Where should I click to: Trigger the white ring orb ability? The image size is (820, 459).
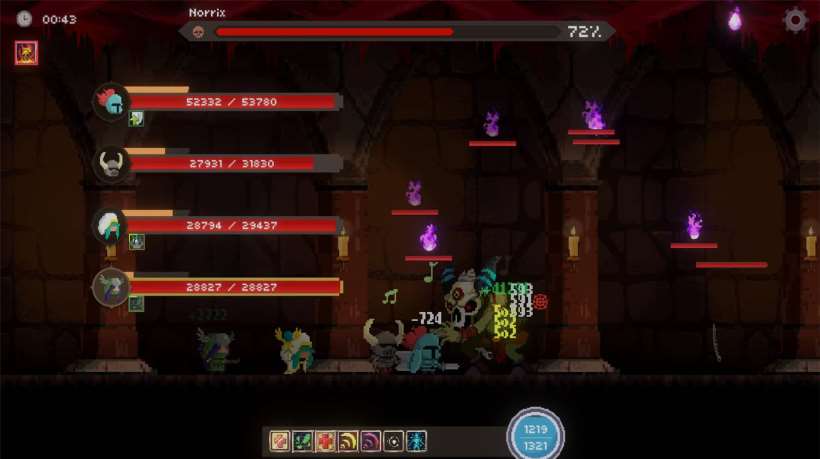(x=395, y=440)
